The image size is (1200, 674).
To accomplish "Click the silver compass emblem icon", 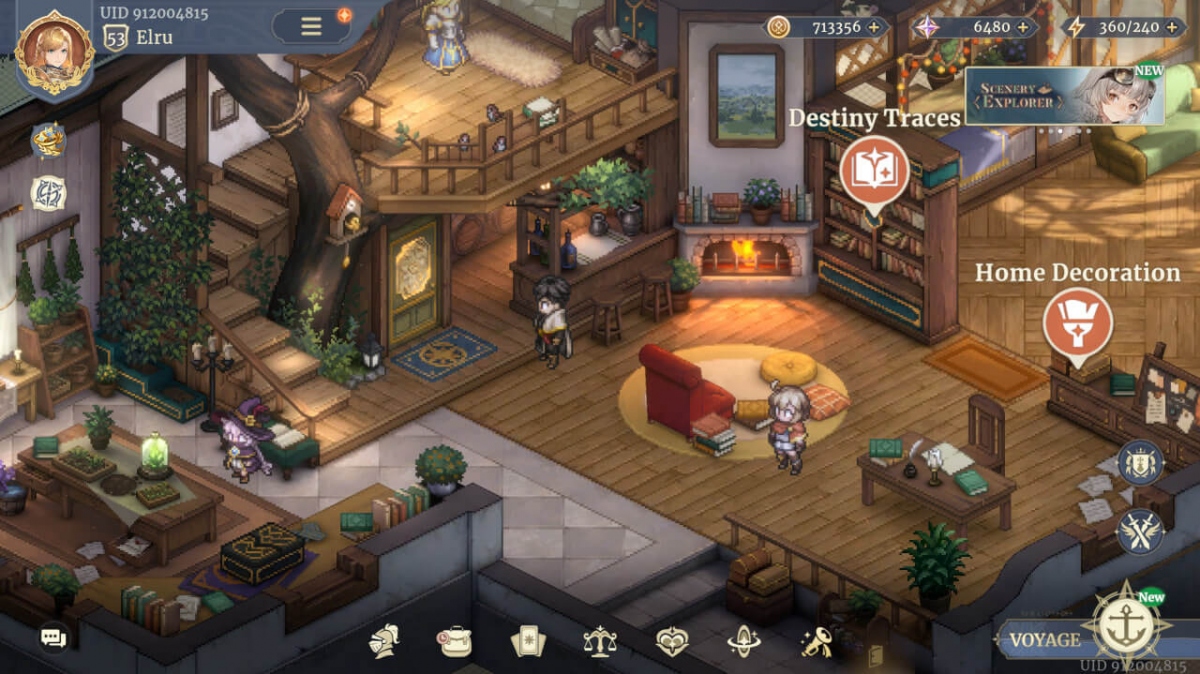I will [48, 192].
